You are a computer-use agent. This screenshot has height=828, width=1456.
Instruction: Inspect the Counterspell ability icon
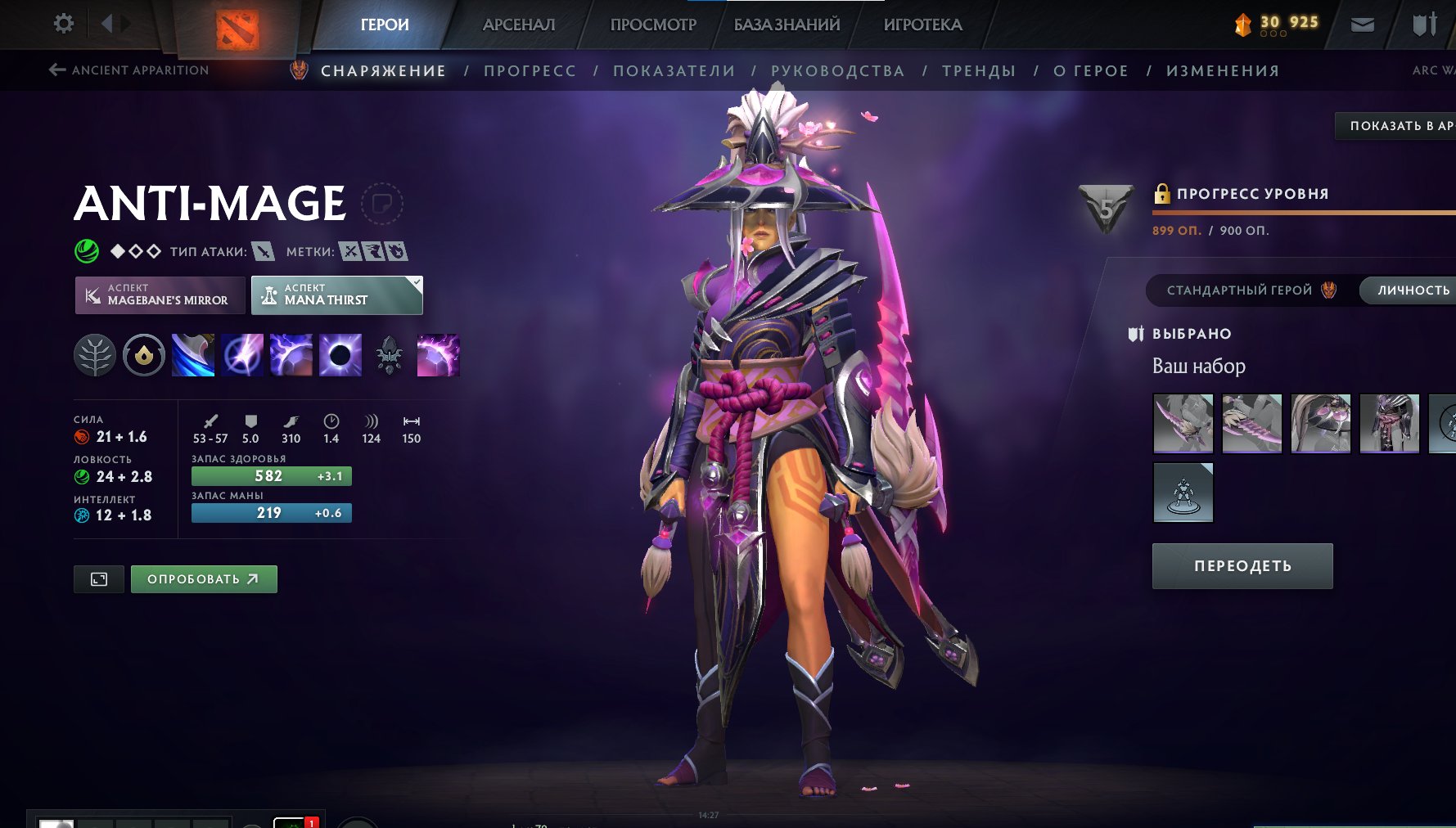pos(290,355)
